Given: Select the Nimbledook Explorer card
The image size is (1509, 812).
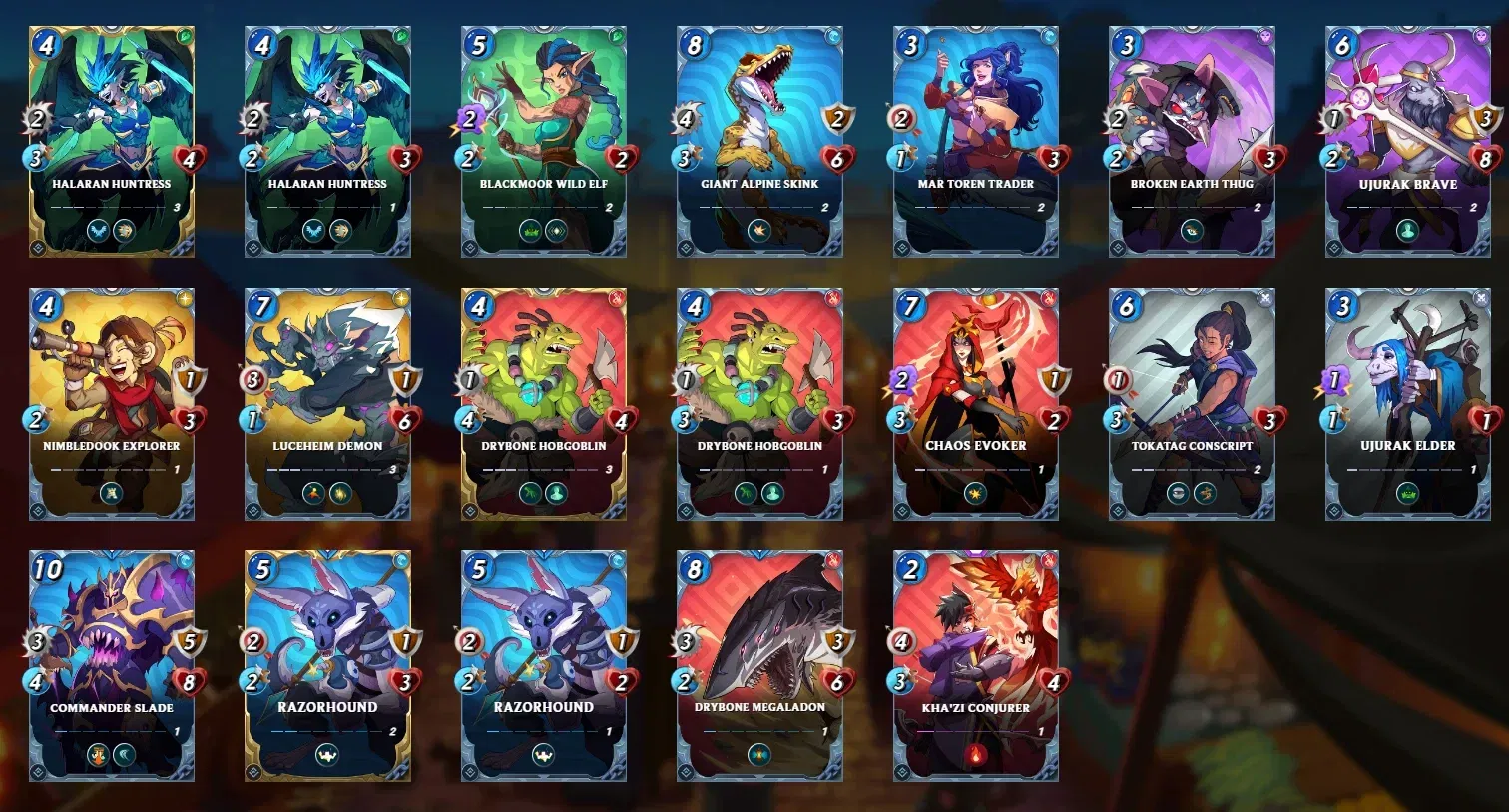Looking at the screenshot, I should point(112,403).
